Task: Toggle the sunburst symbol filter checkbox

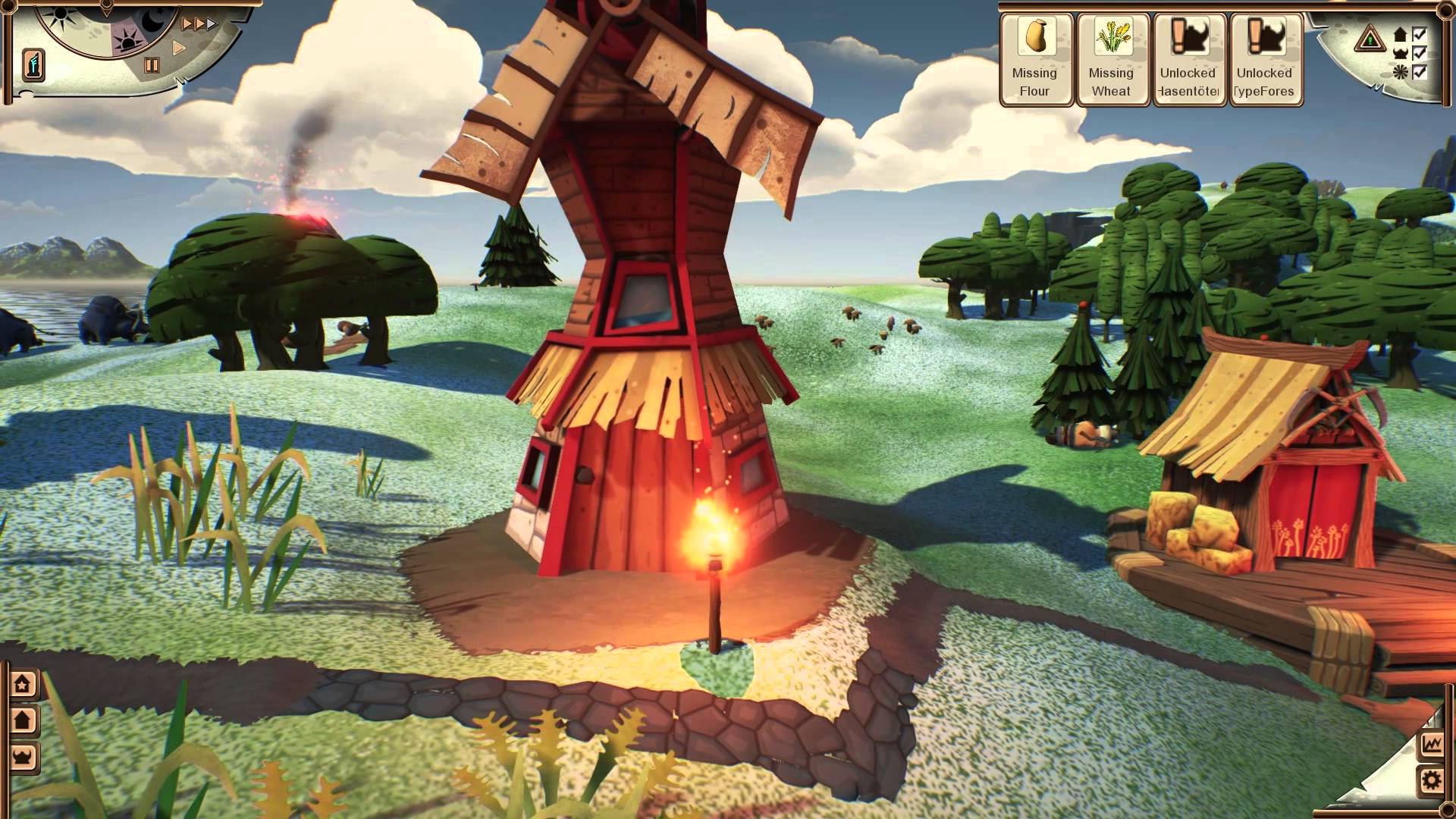Action: (x=1419, y=72)
